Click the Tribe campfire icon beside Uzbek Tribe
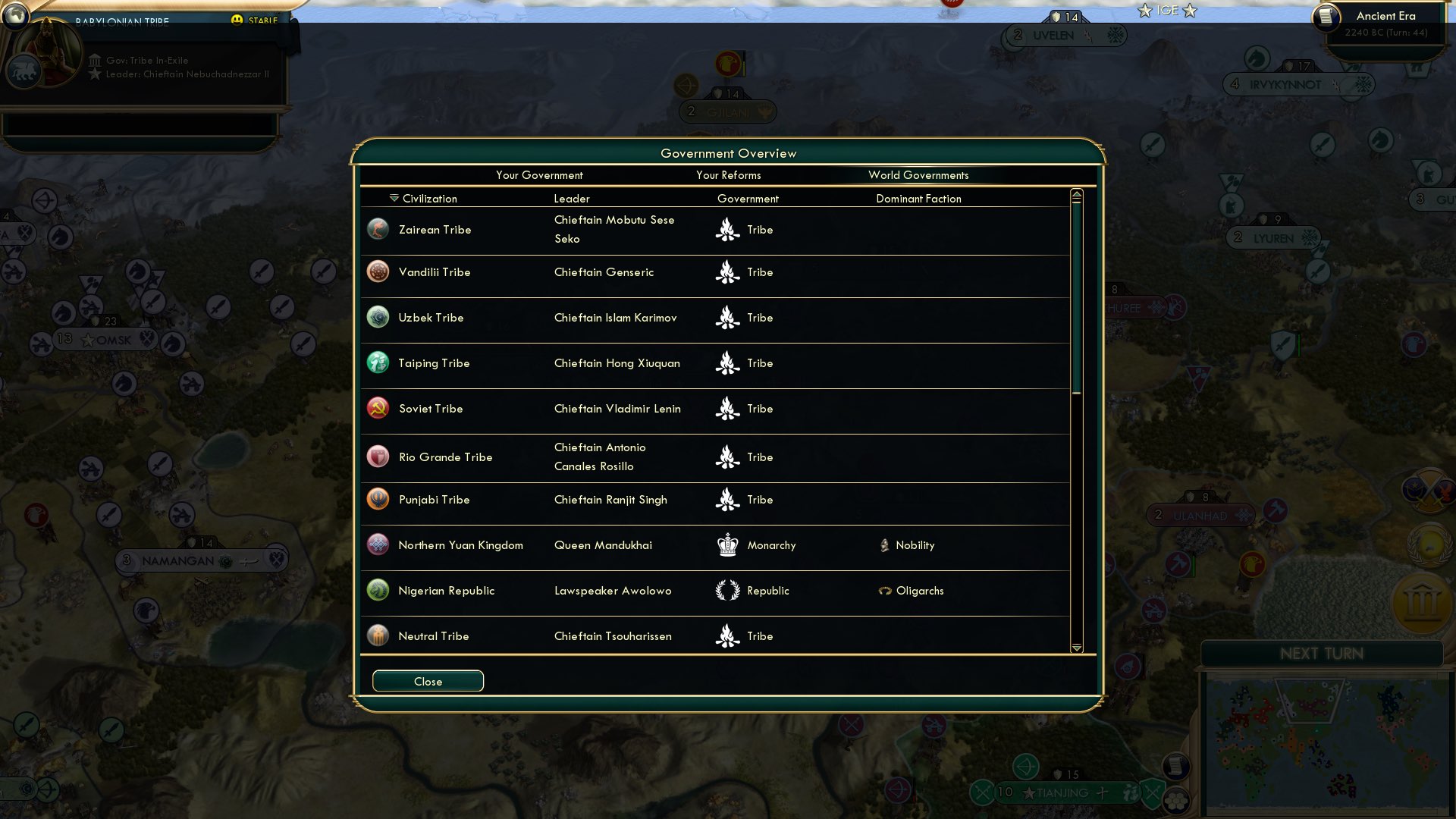The width and height of the screenshot is (1456, 819). [728, 318]
